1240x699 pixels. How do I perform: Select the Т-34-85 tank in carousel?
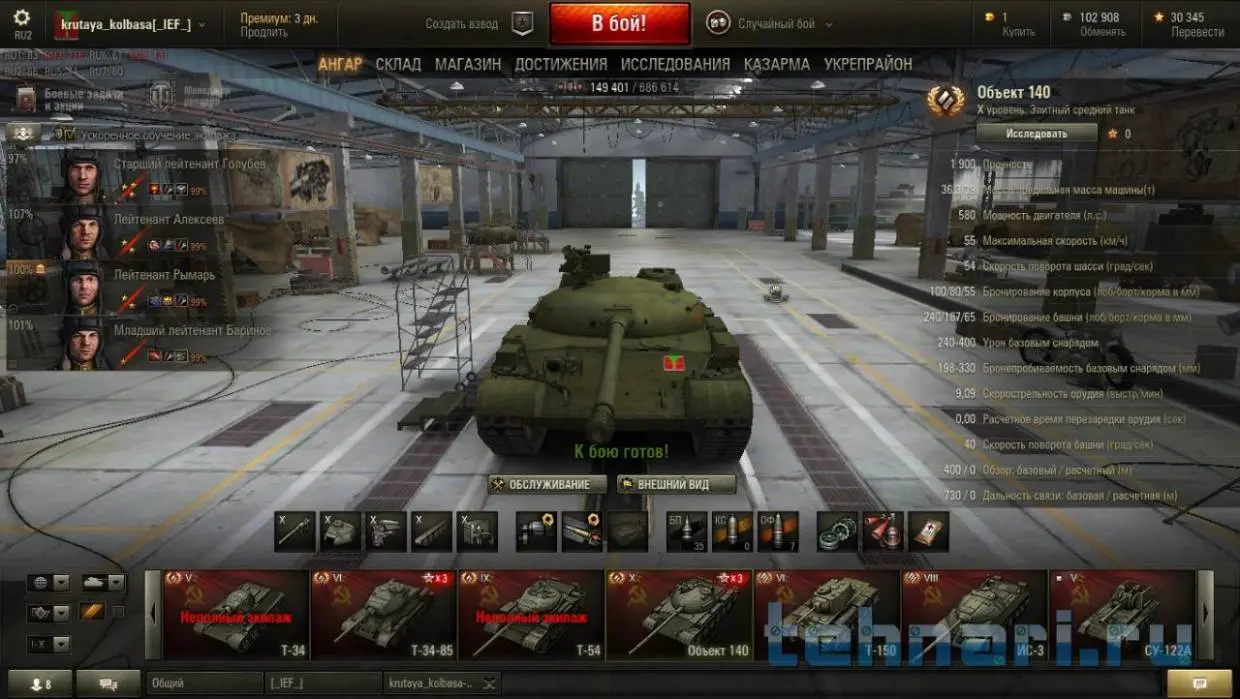[383, 615]
